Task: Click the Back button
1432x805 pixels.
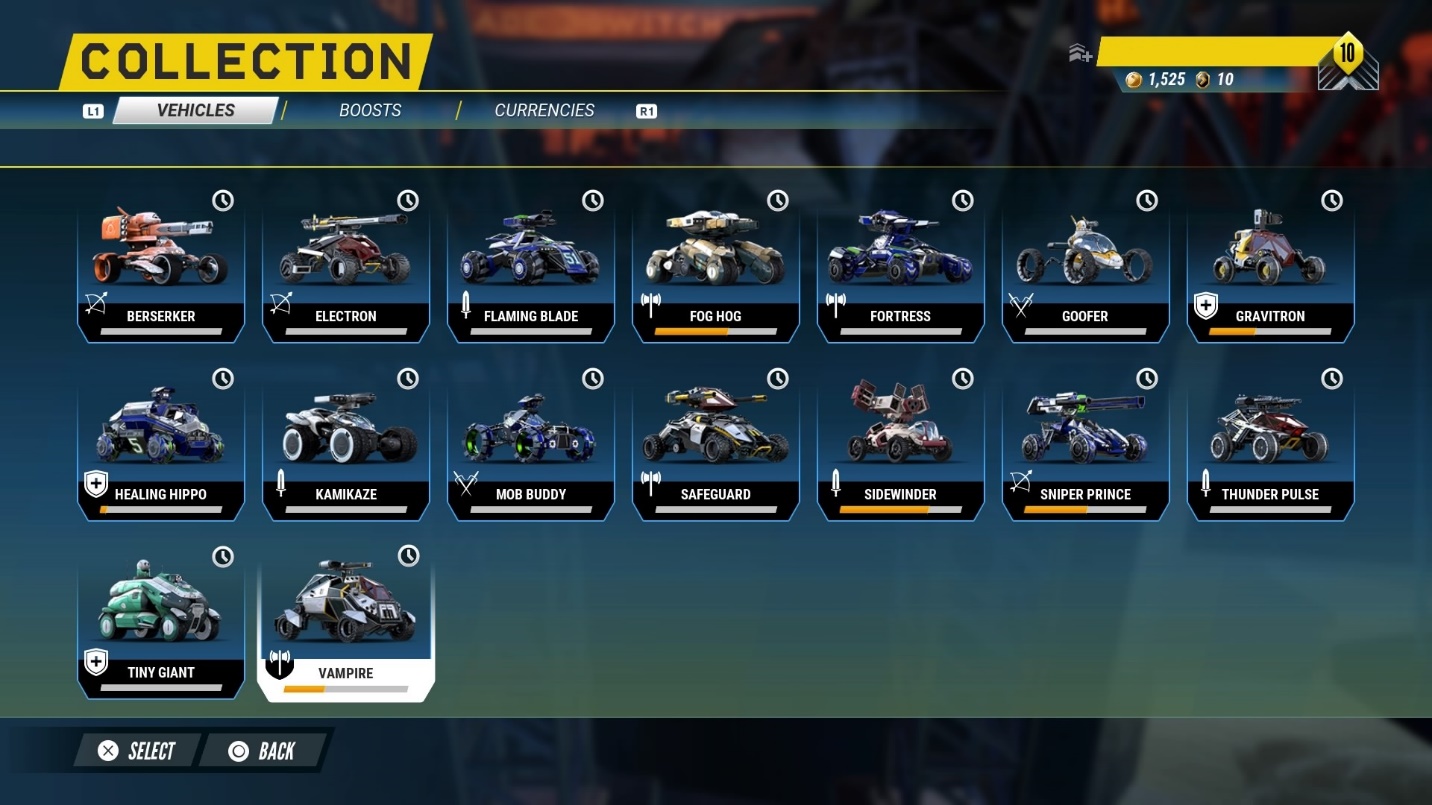Action: click(262, 751)
